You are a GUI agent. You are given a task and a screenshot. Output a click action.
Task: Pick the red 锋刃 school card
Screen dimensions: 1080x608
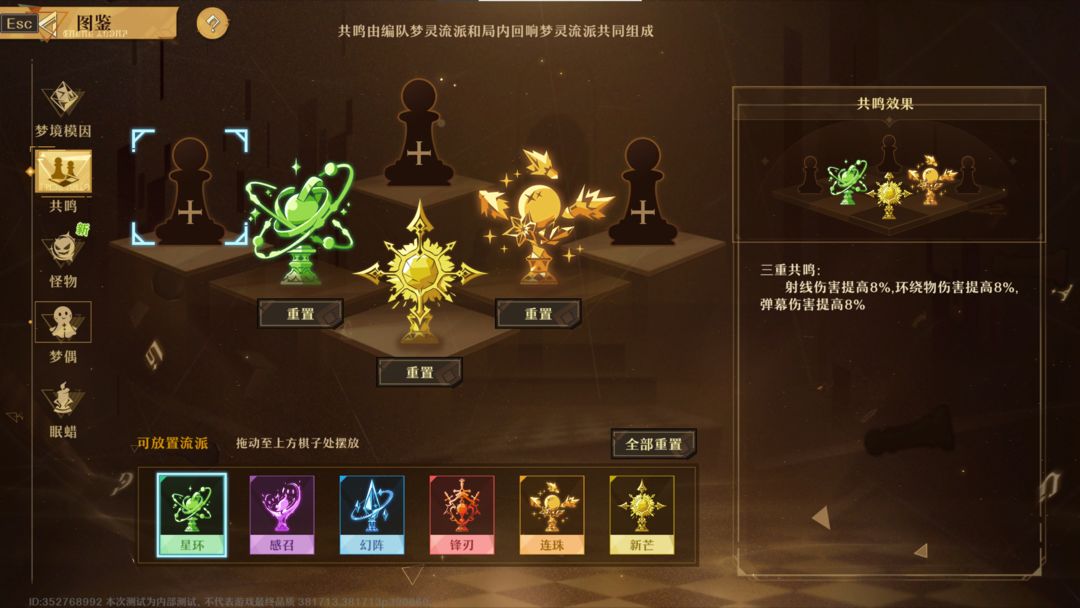pos(462,514)
